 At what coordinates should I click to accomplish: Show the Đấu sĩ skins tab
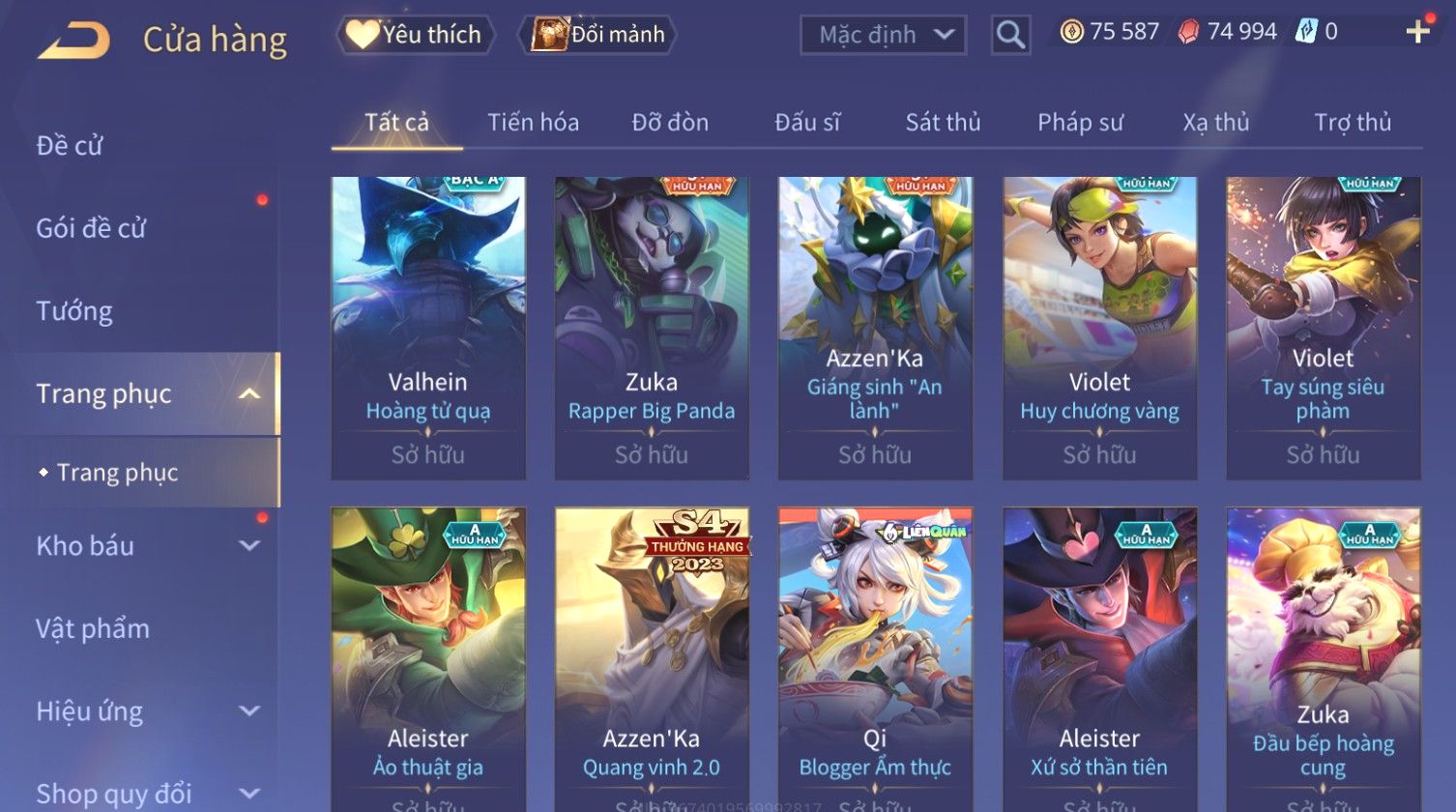point(807,123)
